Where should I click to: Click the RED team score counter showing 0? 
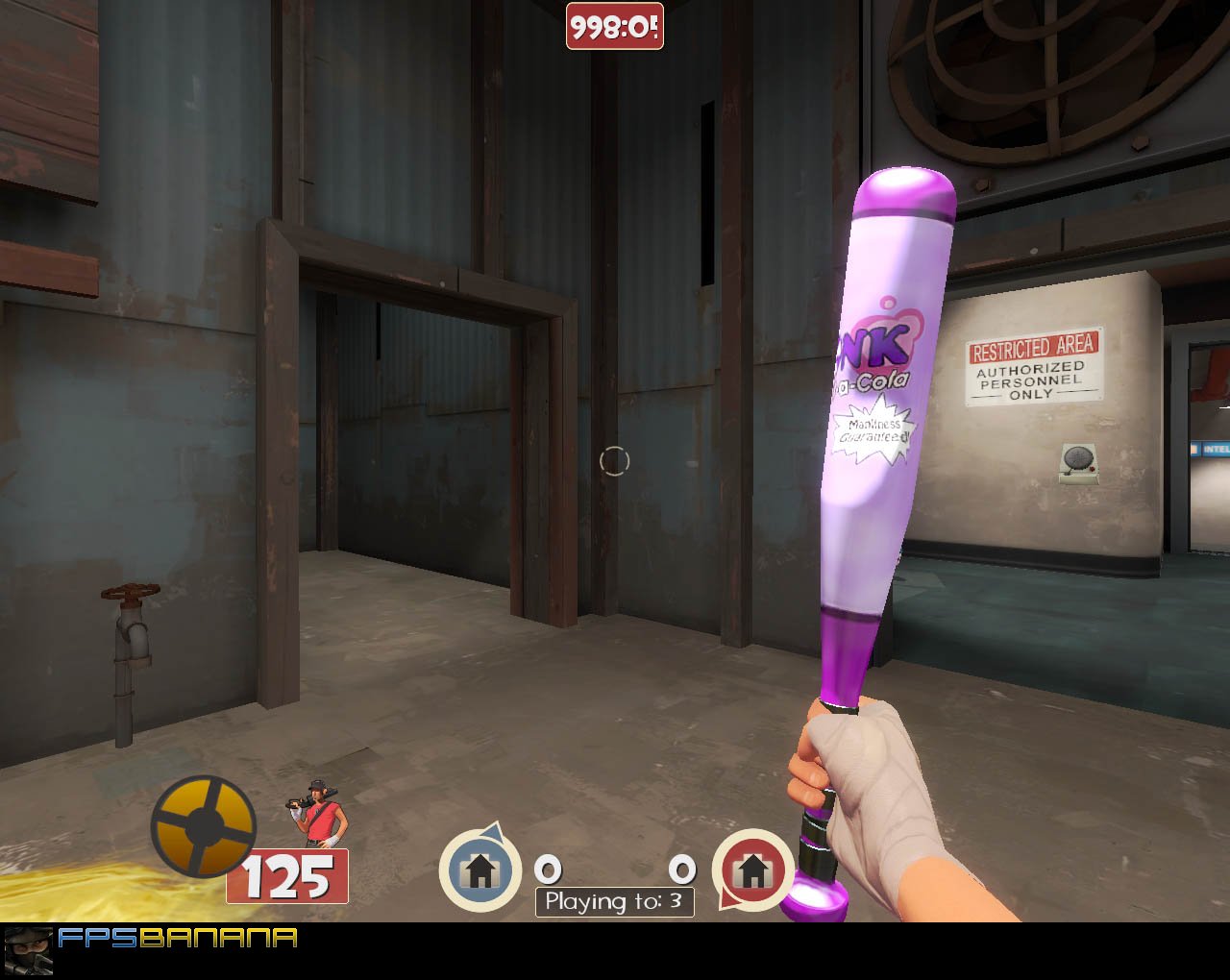682,870
